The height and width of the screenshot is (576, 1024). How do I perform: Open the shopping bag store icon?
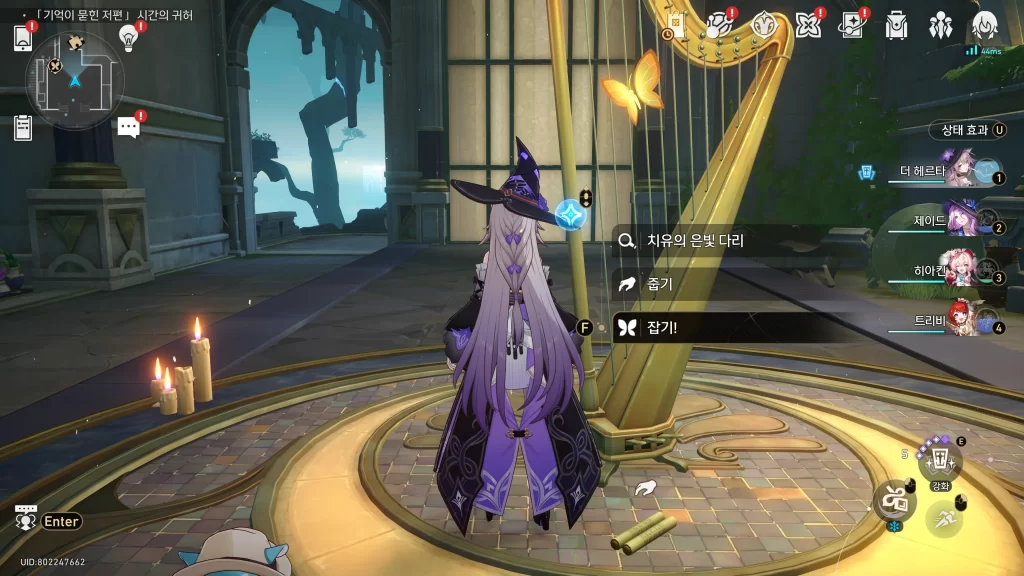tap(675, 24)
